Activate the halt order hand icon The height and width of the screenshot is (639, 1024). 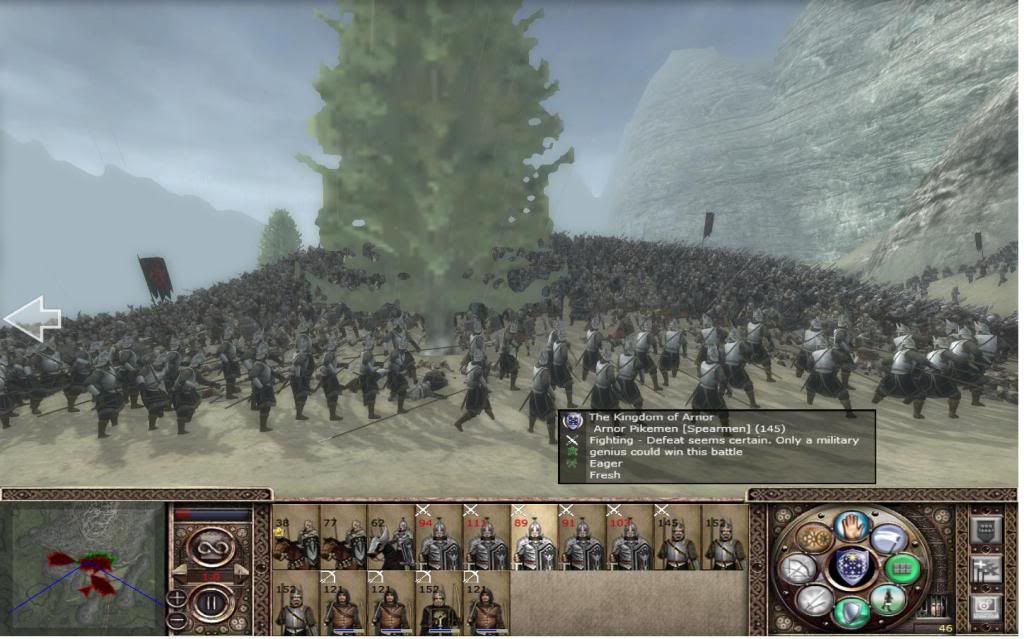(x=851, y=525)
